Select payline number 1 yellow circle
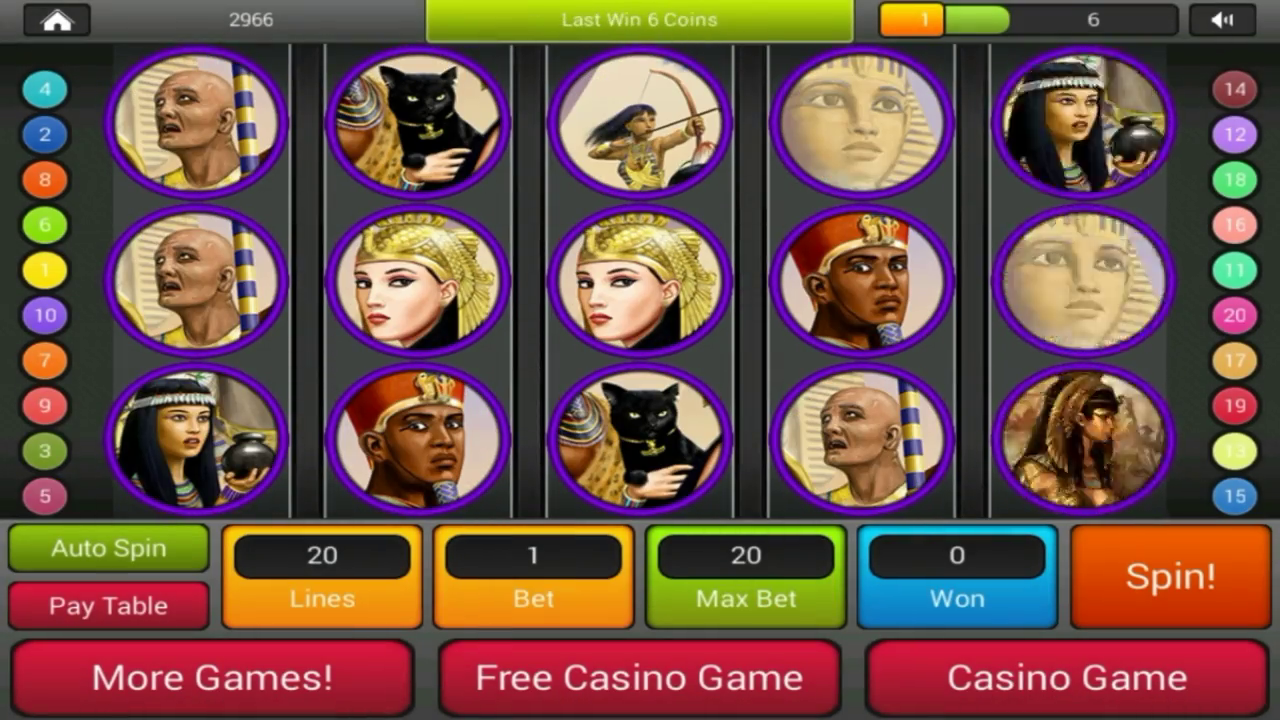 click(x=44, y=270)
